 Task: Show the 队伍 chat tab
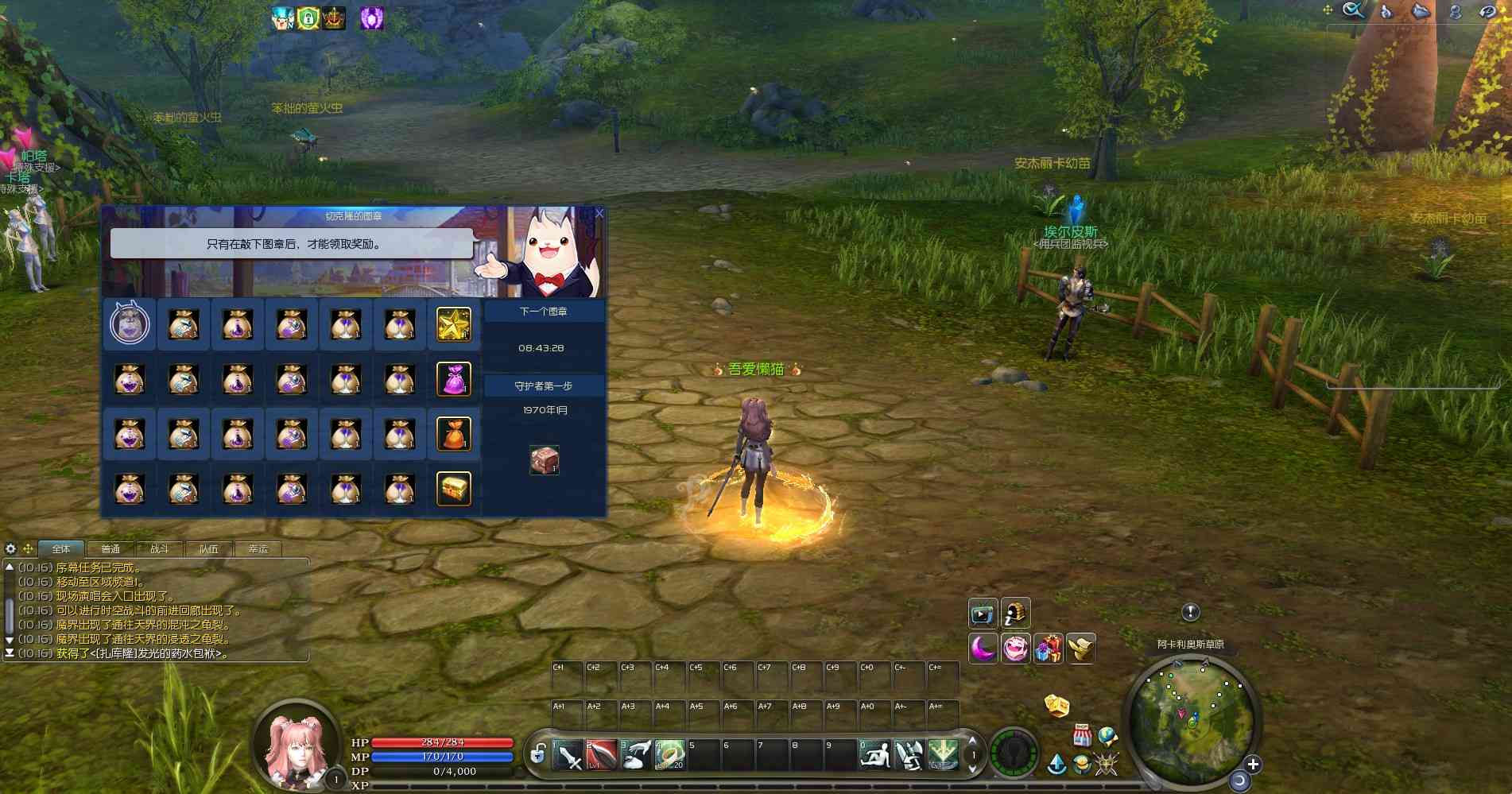pyautogui.click(x=209, y=549)
